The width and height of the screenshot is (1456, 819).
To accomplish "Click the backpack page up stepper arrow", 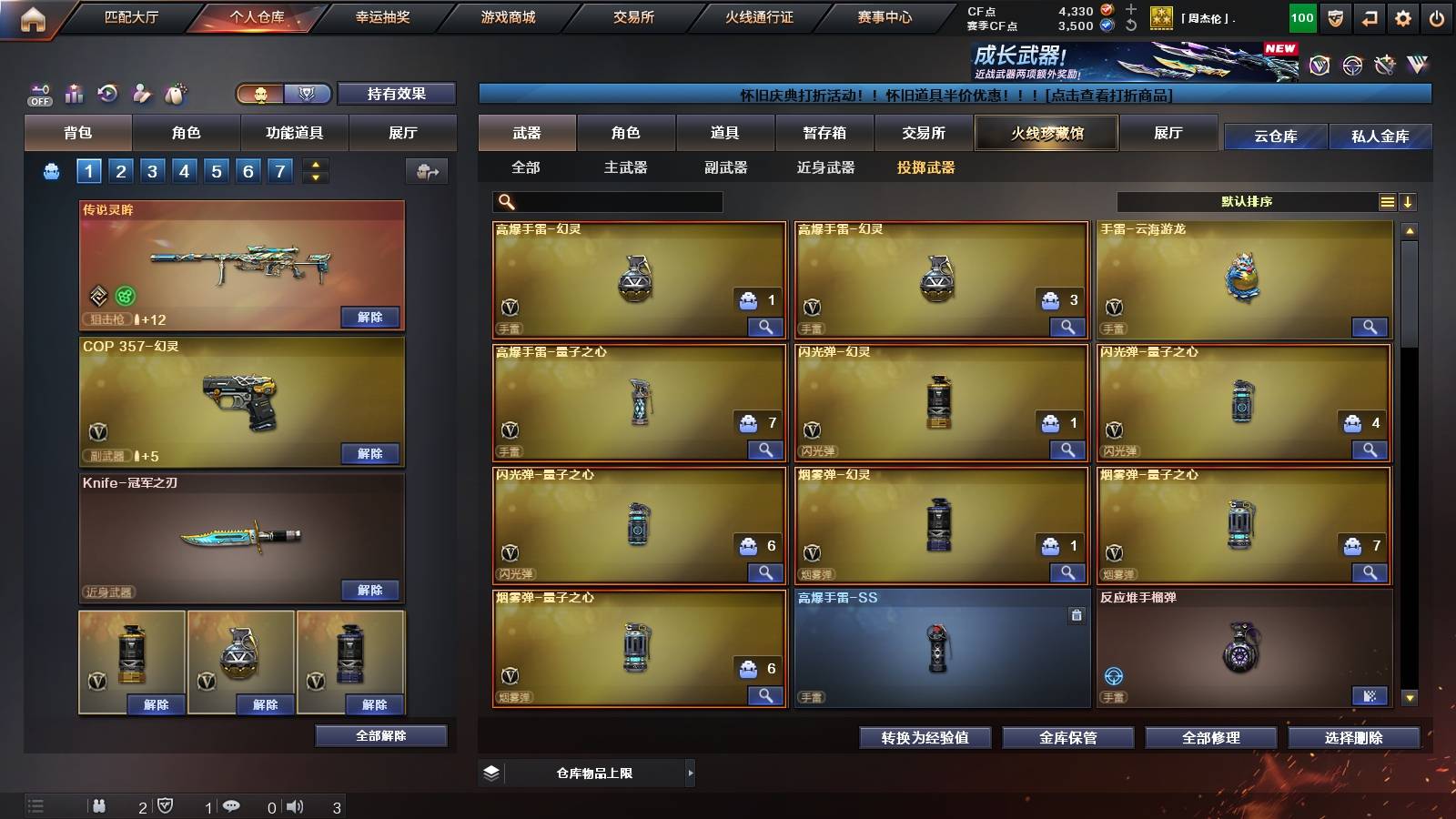I will coord(314,164).
